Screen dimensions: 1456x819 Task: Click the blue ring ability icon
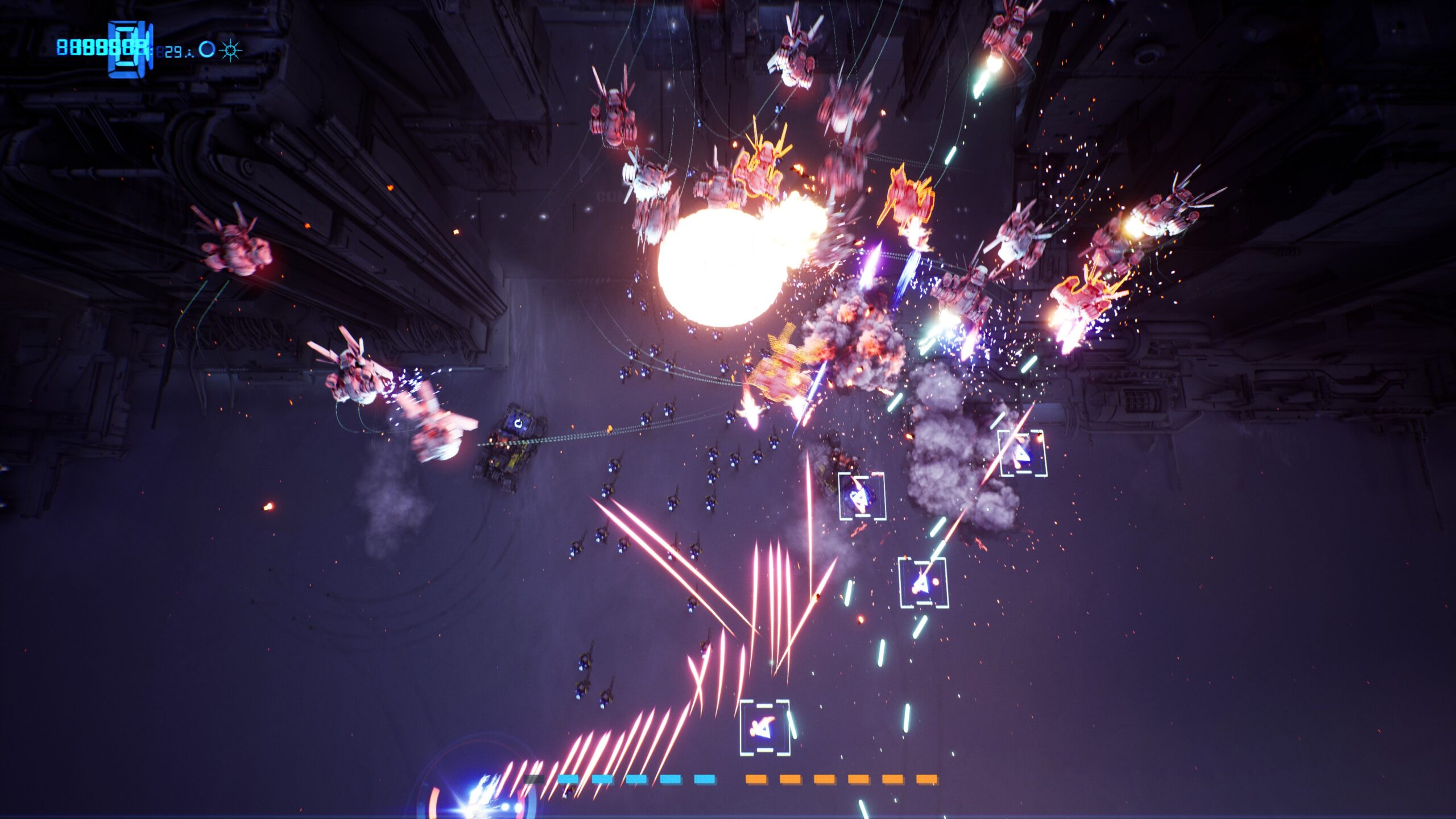click(207, 50)
